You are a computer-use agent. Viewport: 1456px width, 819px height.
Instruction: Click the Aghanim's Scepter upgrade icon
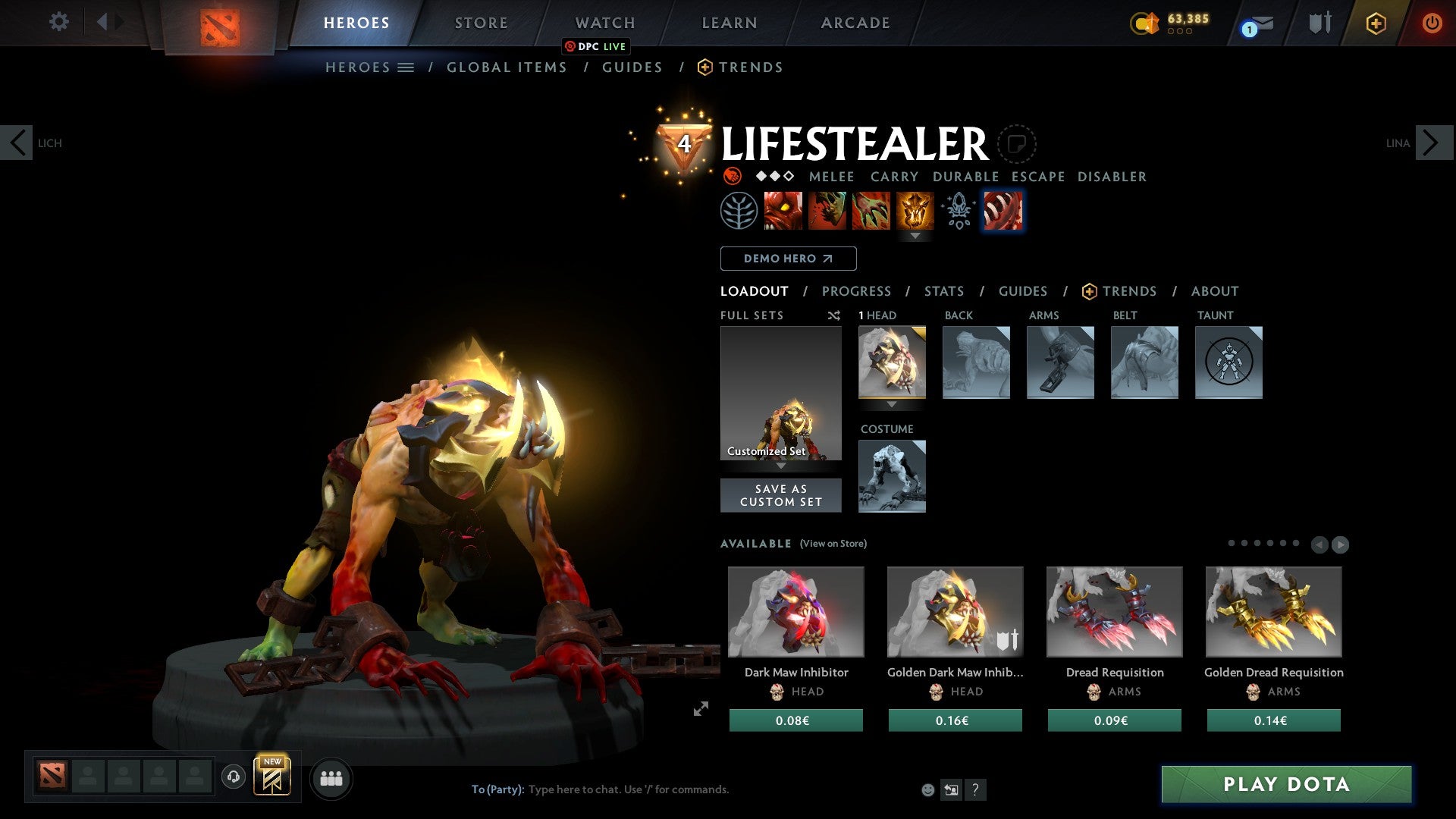[x=957, y=210]
